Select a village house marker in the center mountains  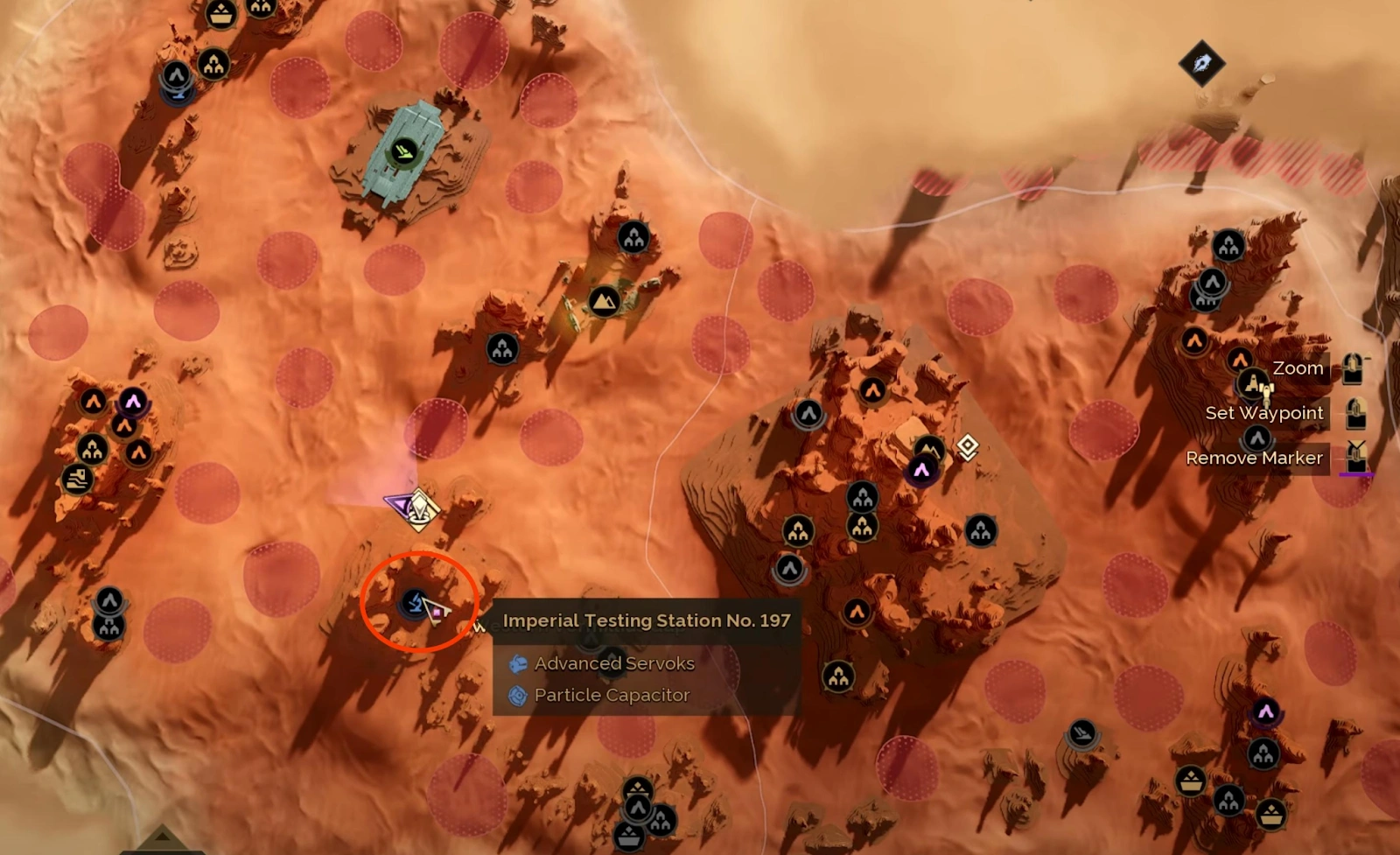coord(864,498)
